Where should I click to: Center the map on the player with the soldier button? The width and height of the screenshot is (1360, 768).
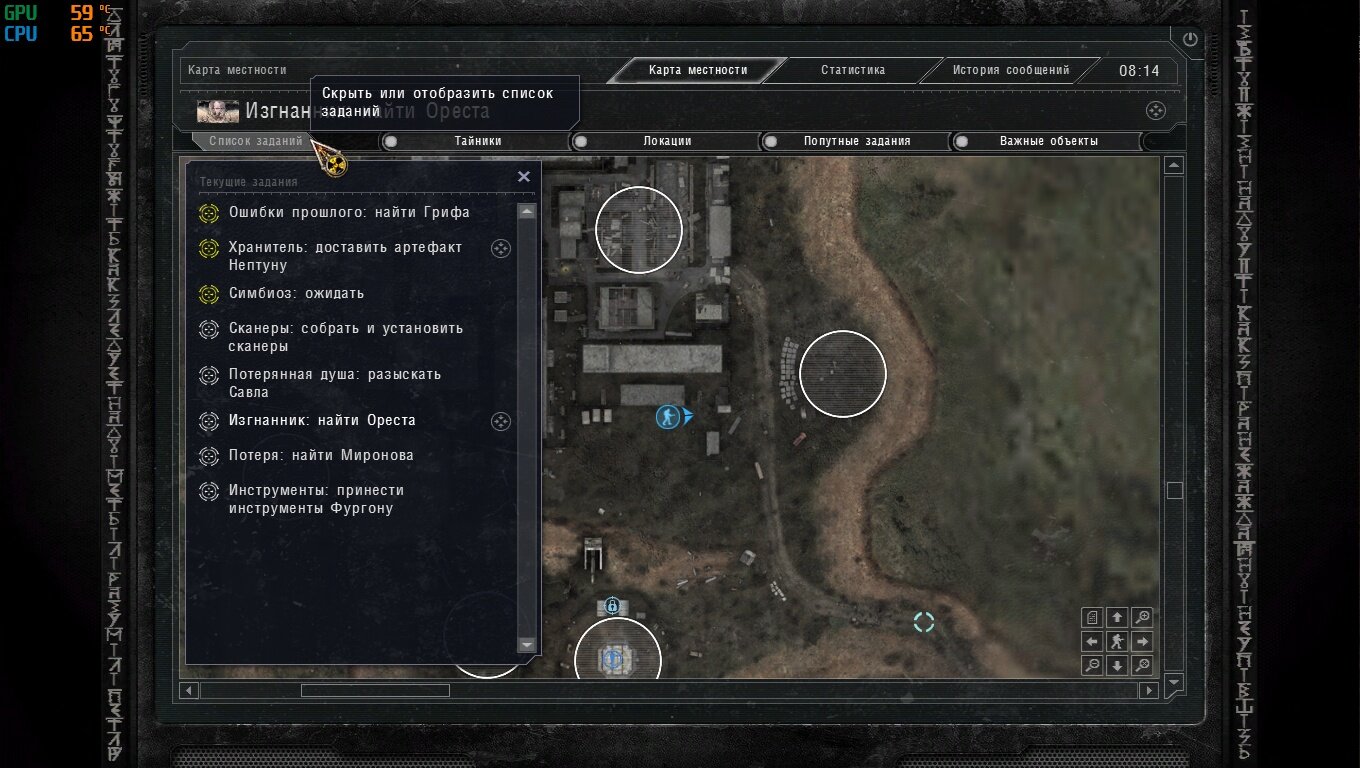point(1117,641)
